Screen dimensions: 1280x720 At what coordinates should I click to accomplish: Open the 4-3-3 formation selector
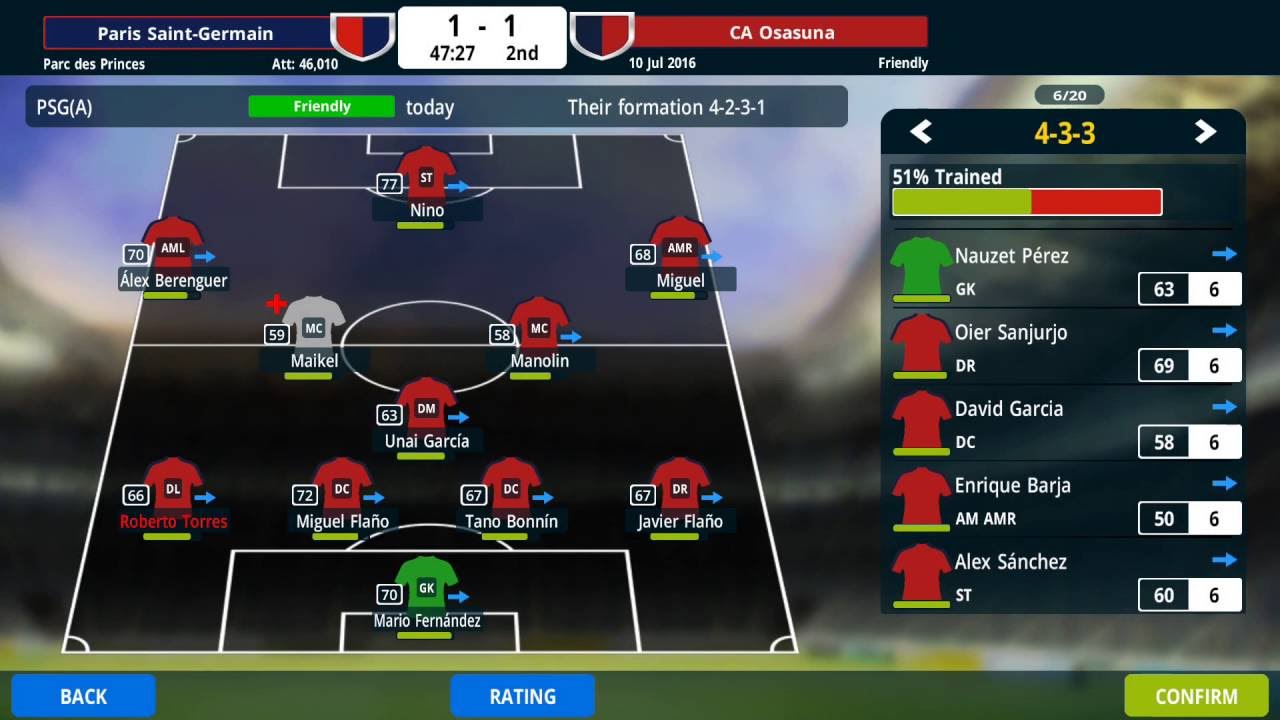(x=1064, y=132)
